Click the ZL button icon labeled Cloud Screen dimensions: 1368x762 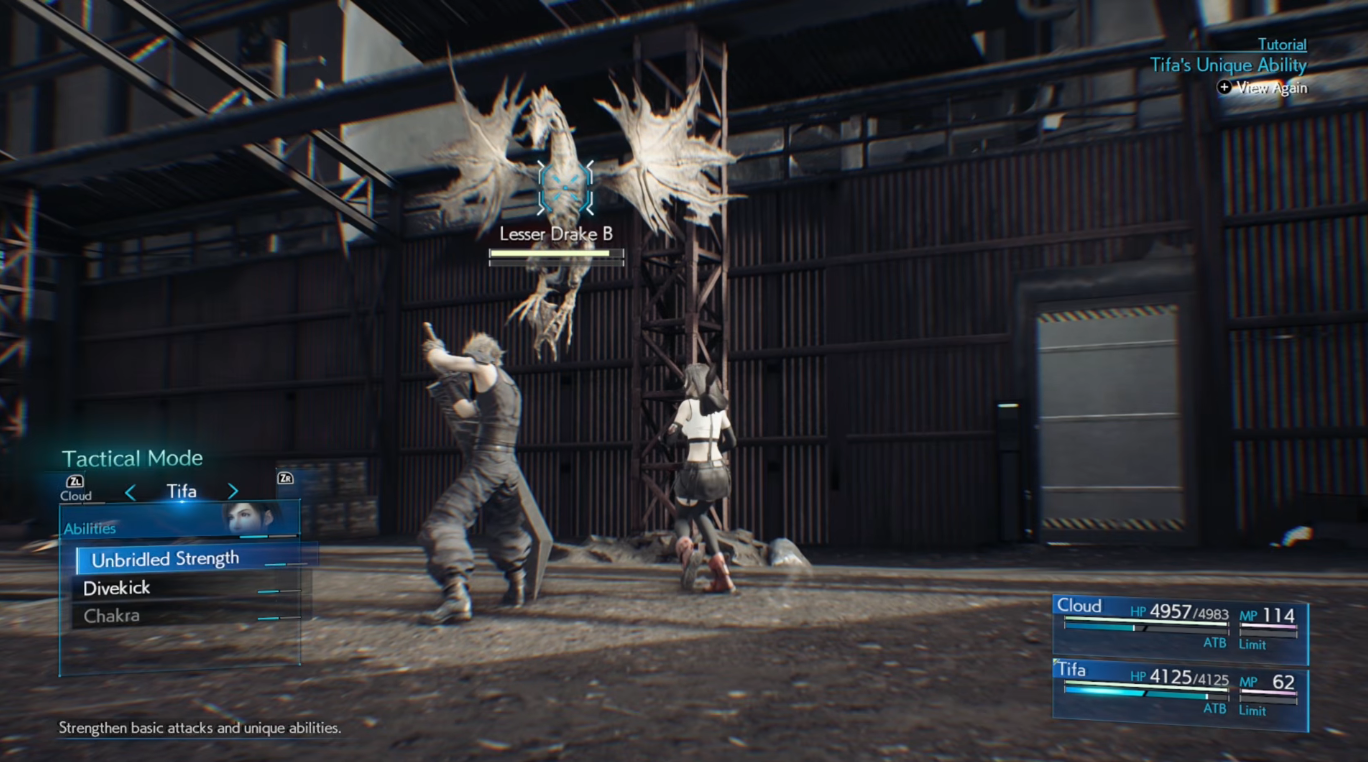click(x=75, y=479)
